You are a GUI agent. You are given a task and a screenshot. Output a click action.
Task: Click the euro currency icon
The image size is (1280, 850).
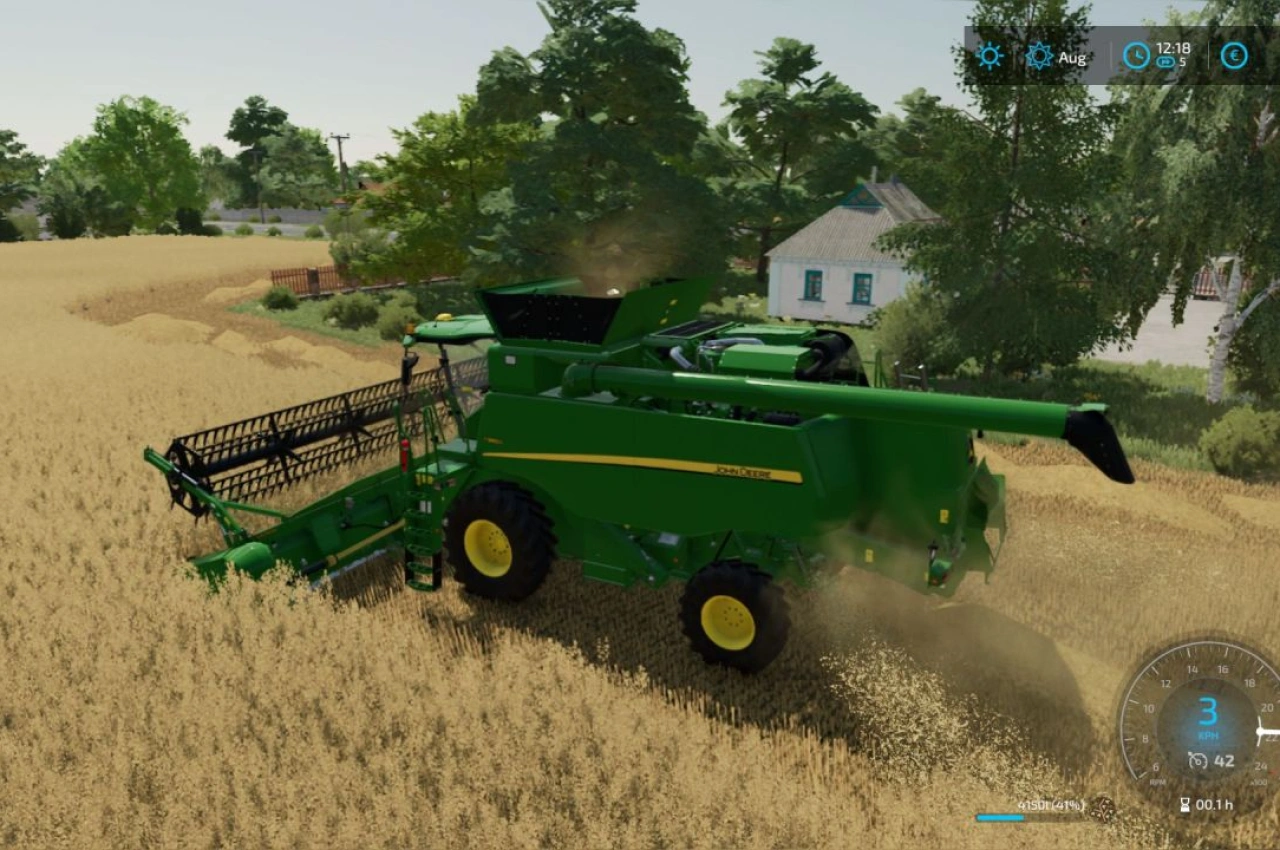tap(1234, 55)
